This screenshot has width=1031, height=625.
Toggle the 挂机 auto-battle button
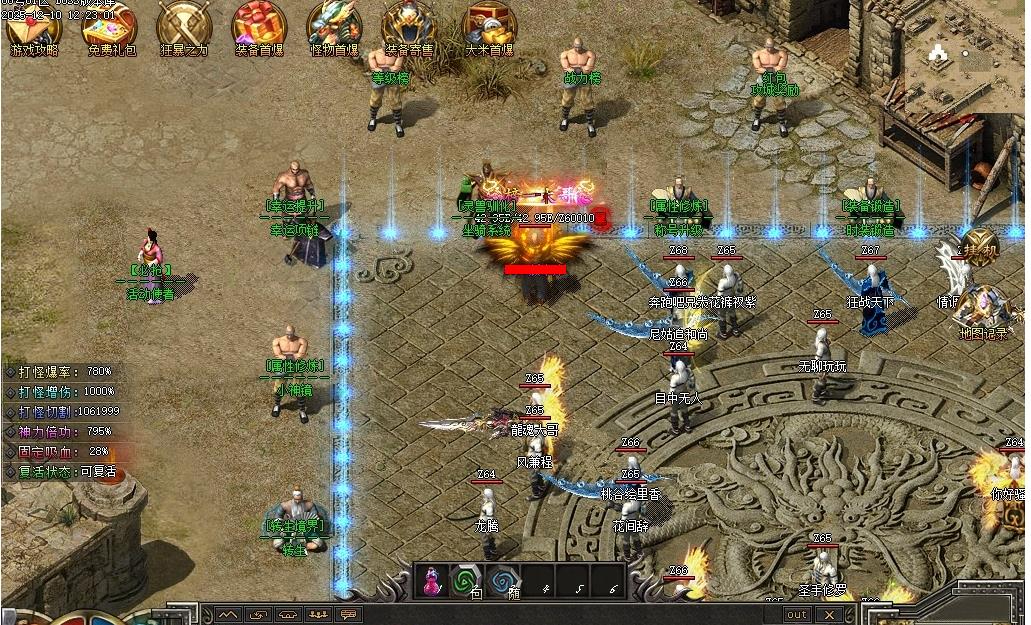980,250
